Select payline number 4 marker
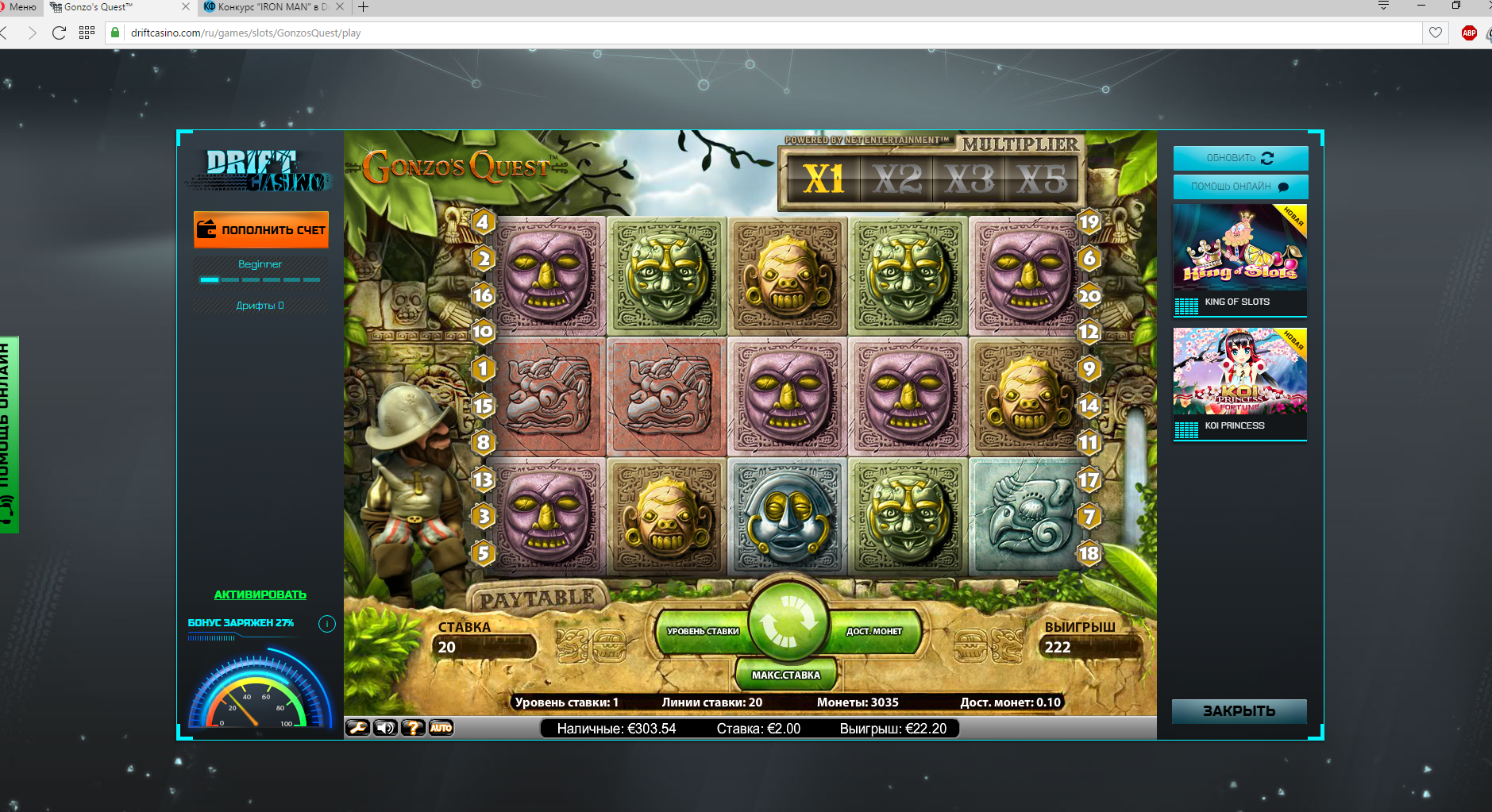The height and width of the screenshot is (812, 1492). (x=483, y=221)
